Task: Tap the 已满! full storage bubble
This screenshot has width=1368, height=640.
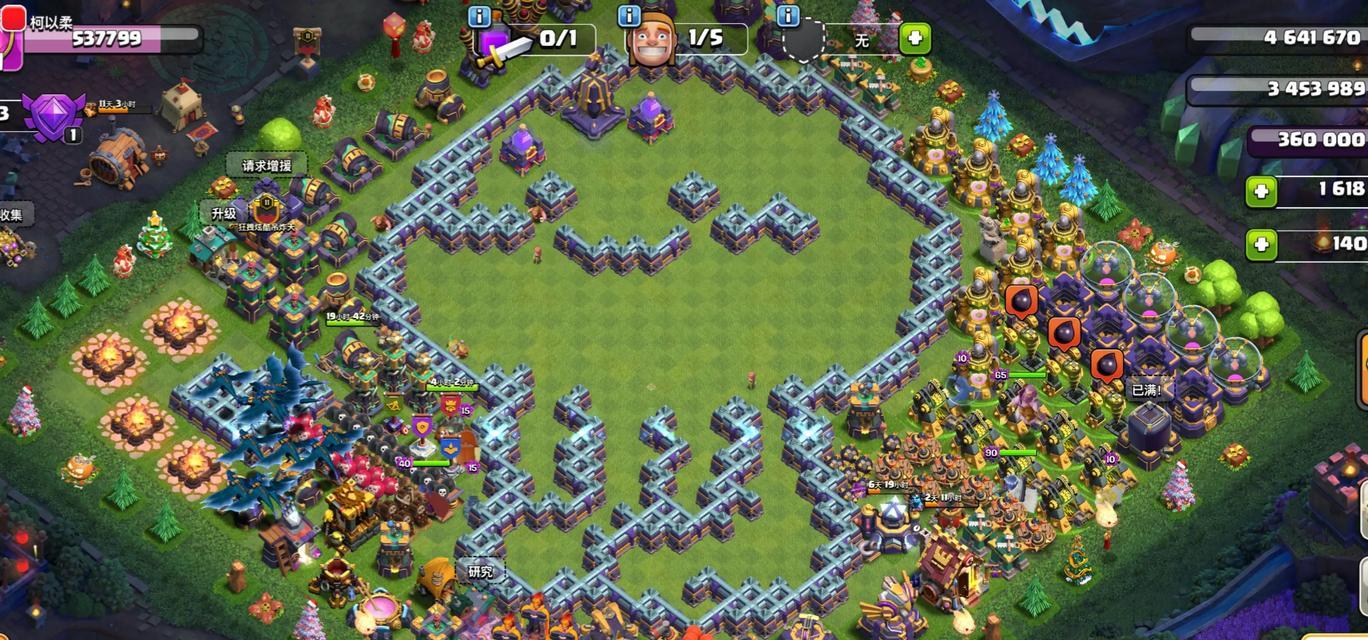Action: 1146,390
